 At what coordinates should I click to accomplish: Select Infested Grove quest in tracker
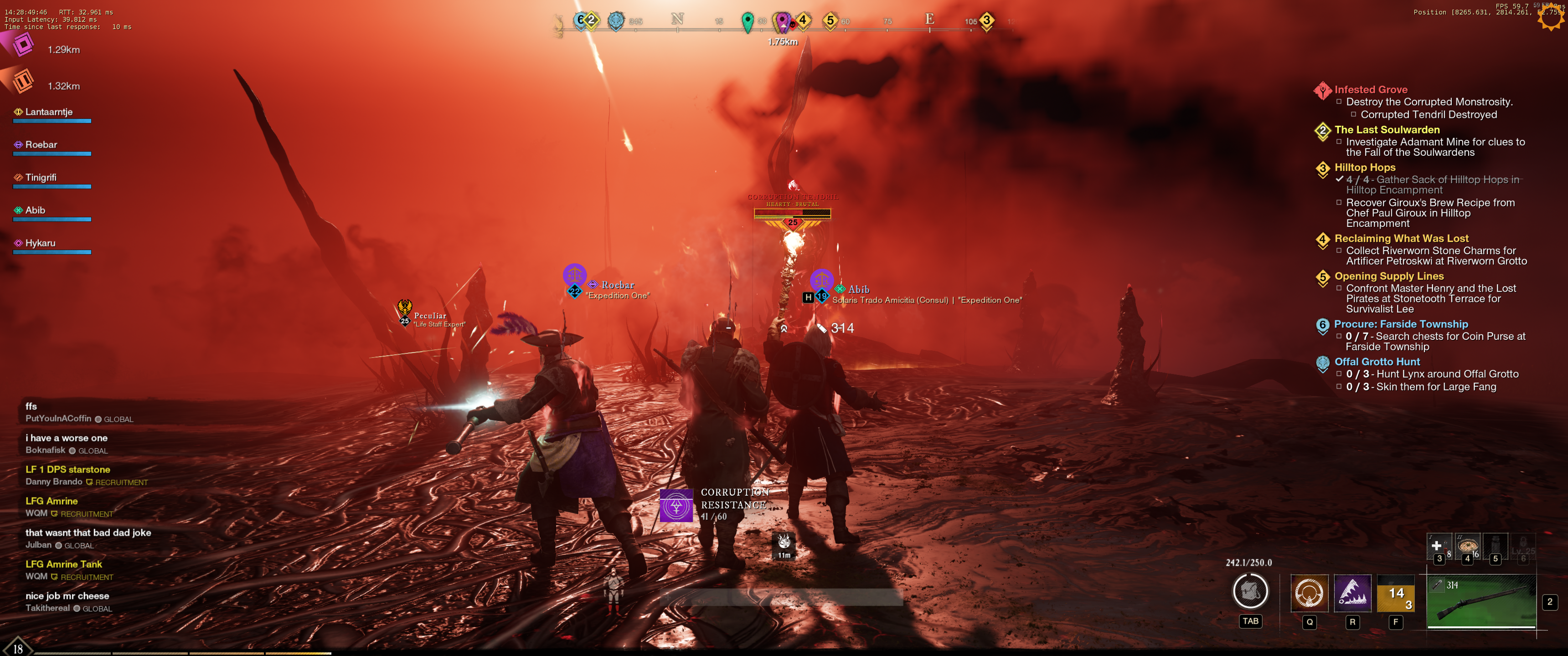1370,89
